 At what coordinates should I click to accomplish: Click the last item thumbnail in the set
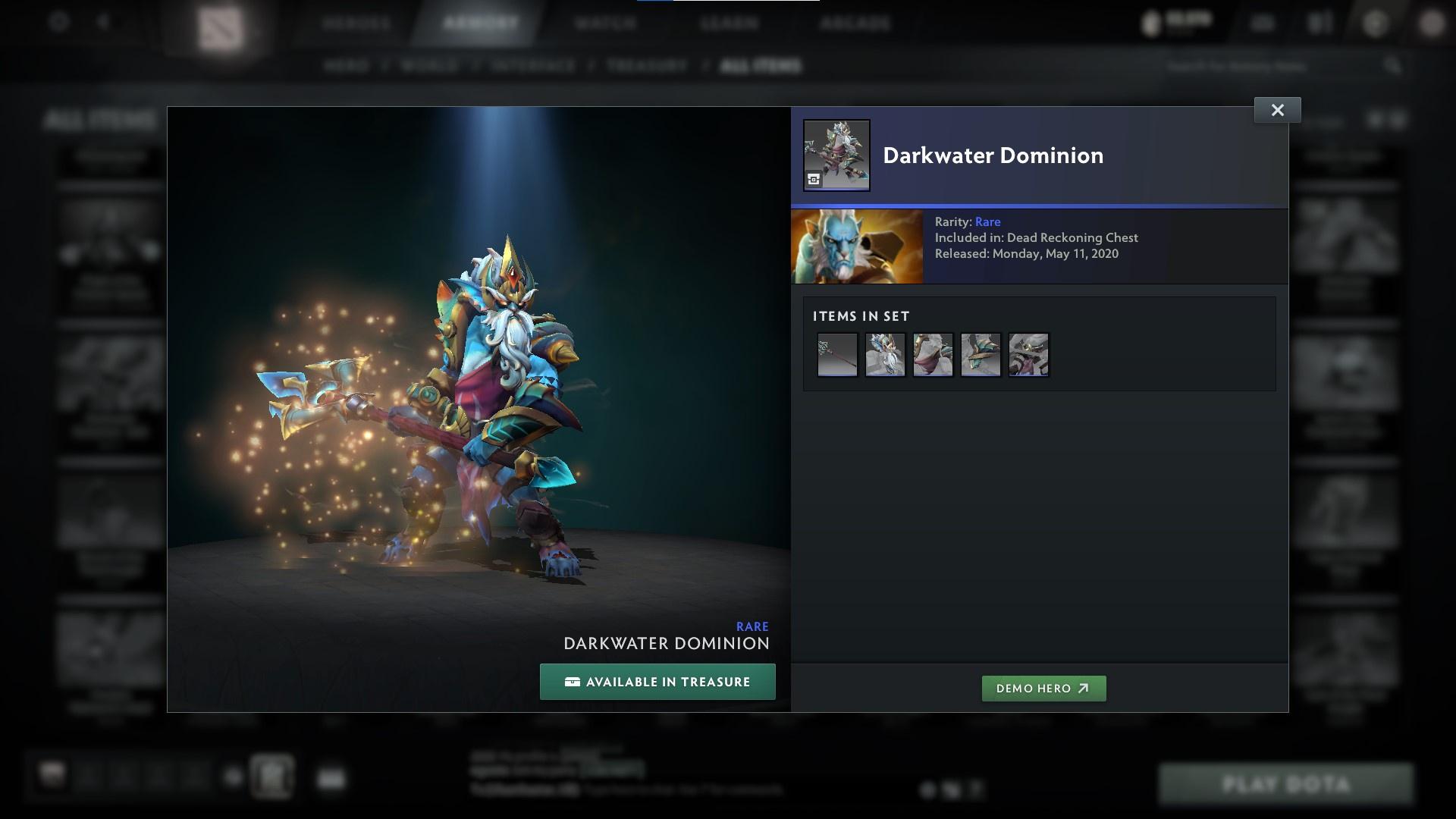tap(1028, 354)
